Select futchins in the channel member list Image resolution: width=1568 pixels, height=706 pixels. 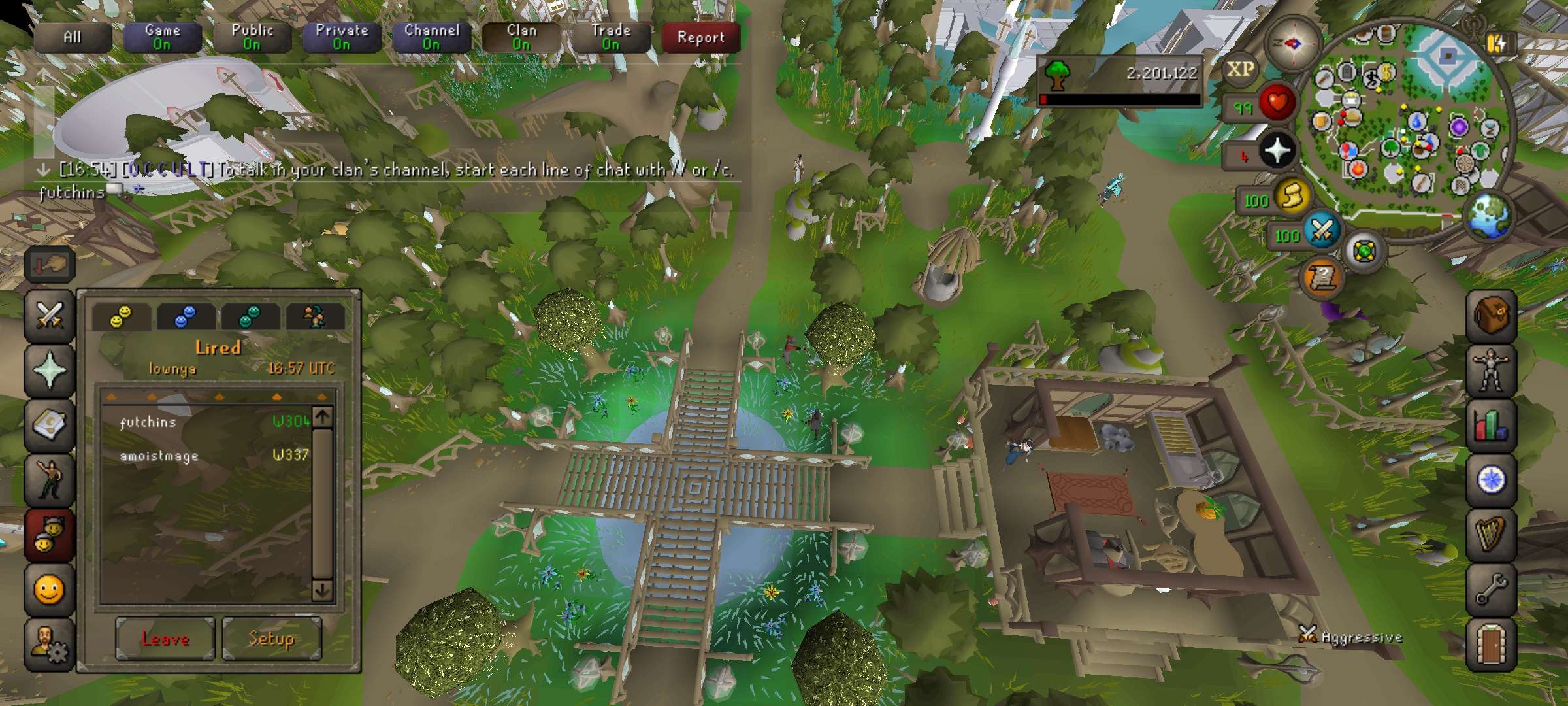(x=148, y=422)
